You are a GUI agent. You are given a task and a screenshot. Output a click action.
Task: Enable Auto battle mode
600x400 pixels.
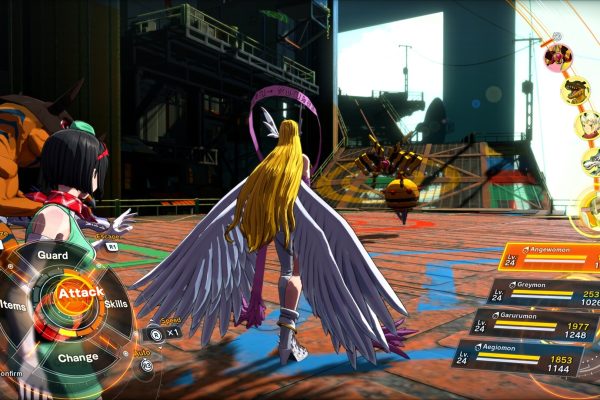147,364
